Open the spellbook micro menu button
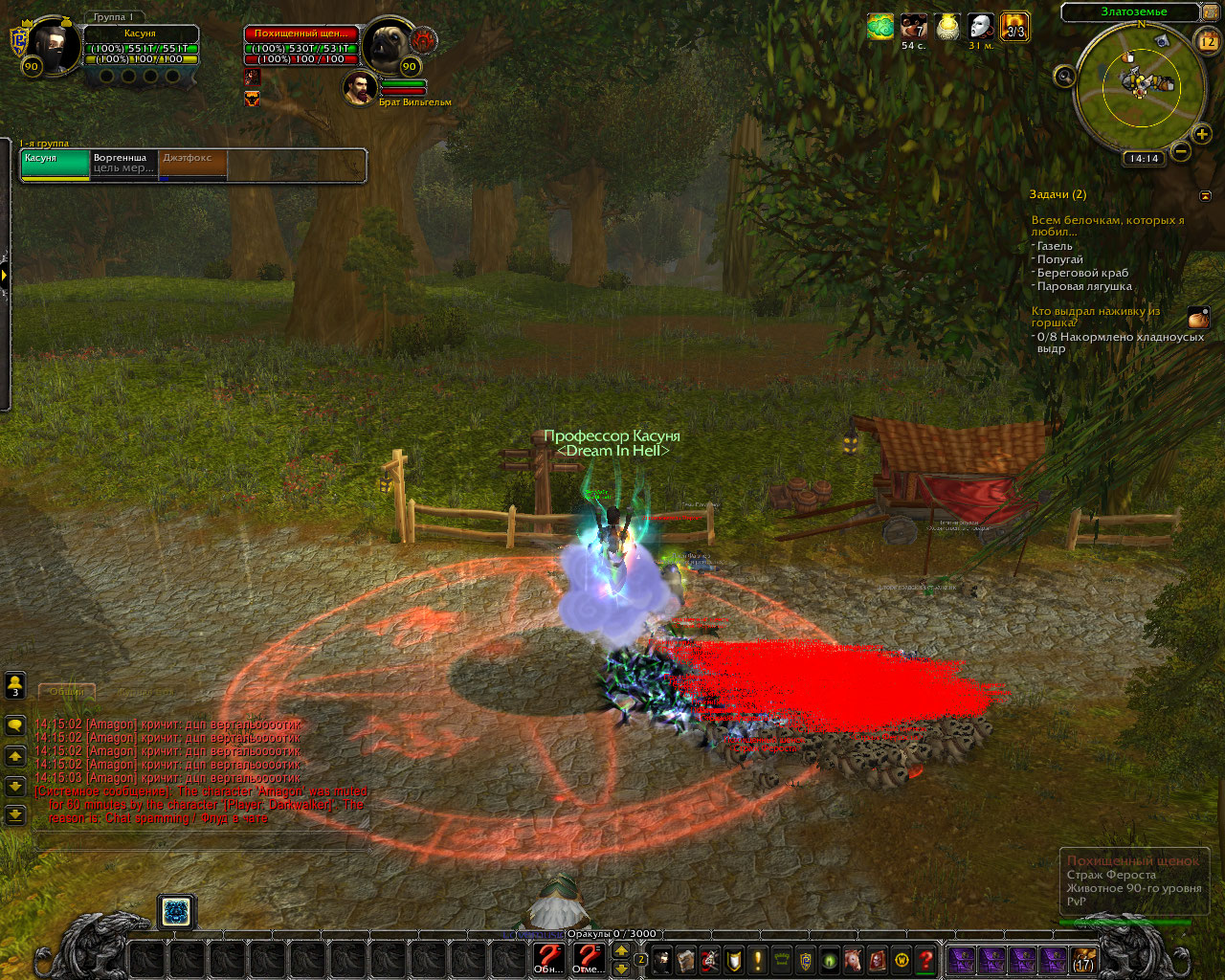The width and height of the screenshot is (1225, 980). tap(685, 959)
